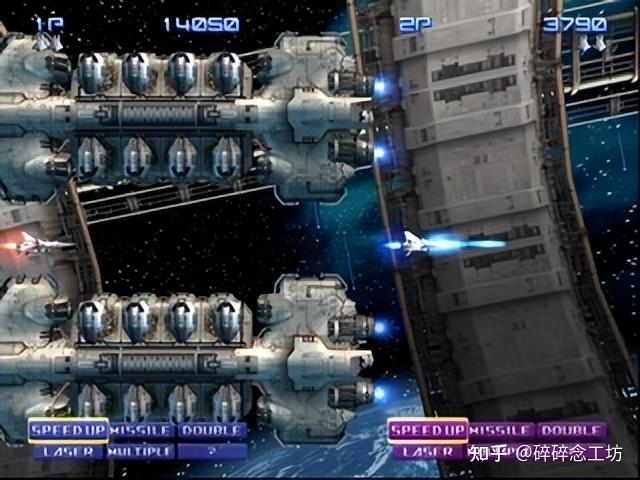Screen dimensions: 640x480
Task: Choose the purple MISSILE power-up cell
Action: click(502, 431)
